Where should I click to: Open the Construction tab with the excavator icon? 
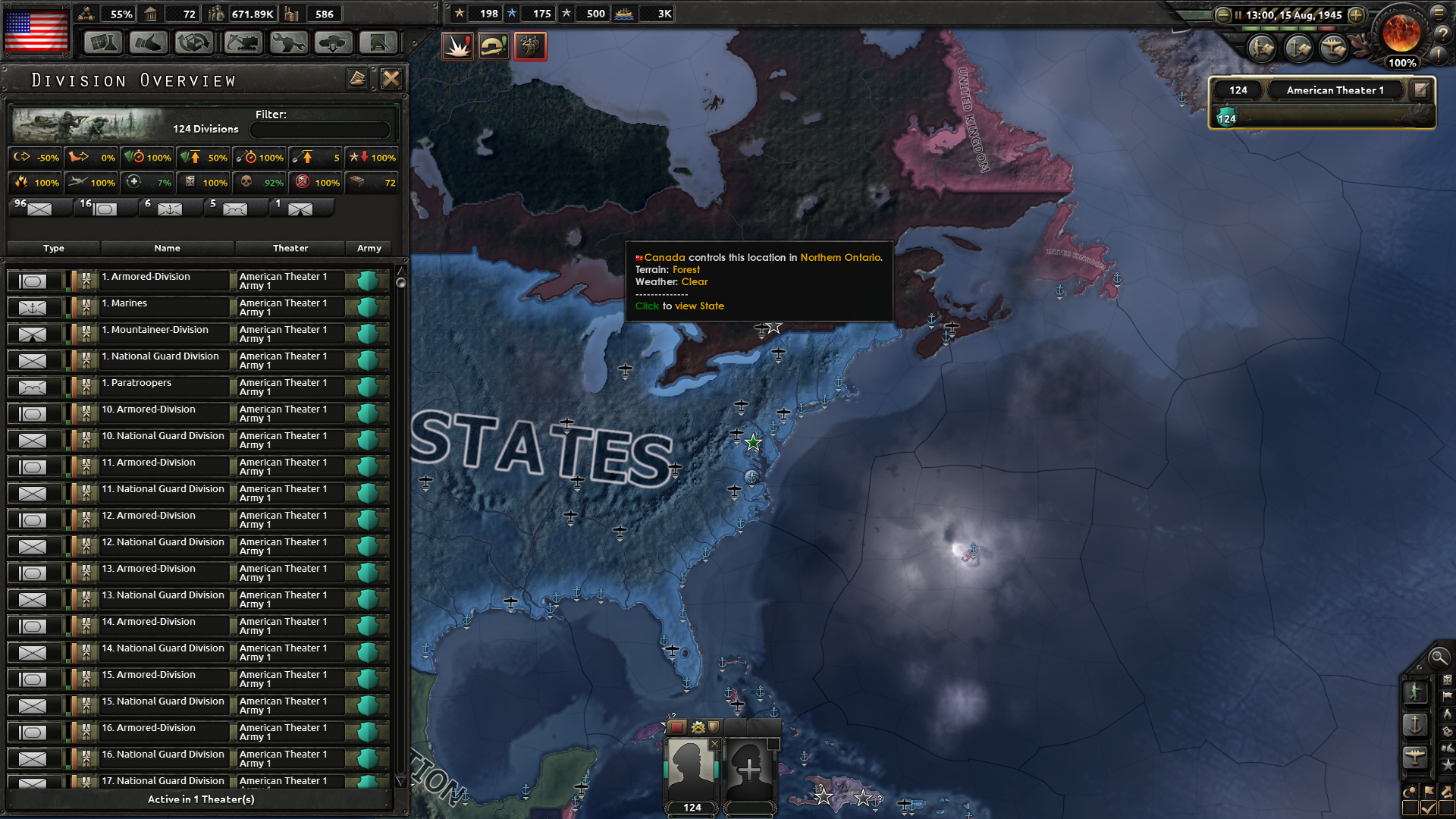coord(242,43)
